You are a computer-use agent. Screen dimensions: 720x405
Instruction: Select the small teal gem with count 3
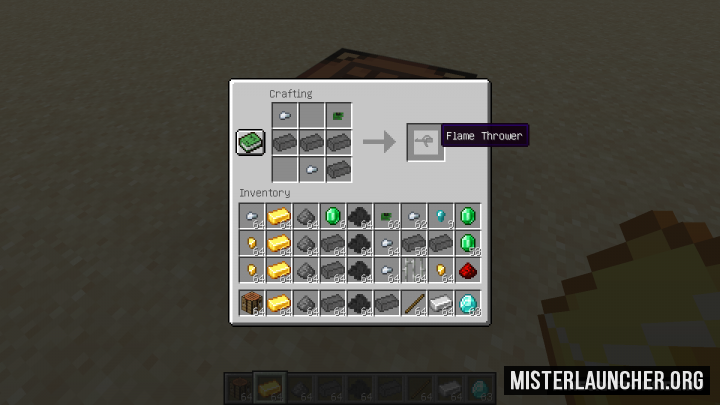[440, 215]
